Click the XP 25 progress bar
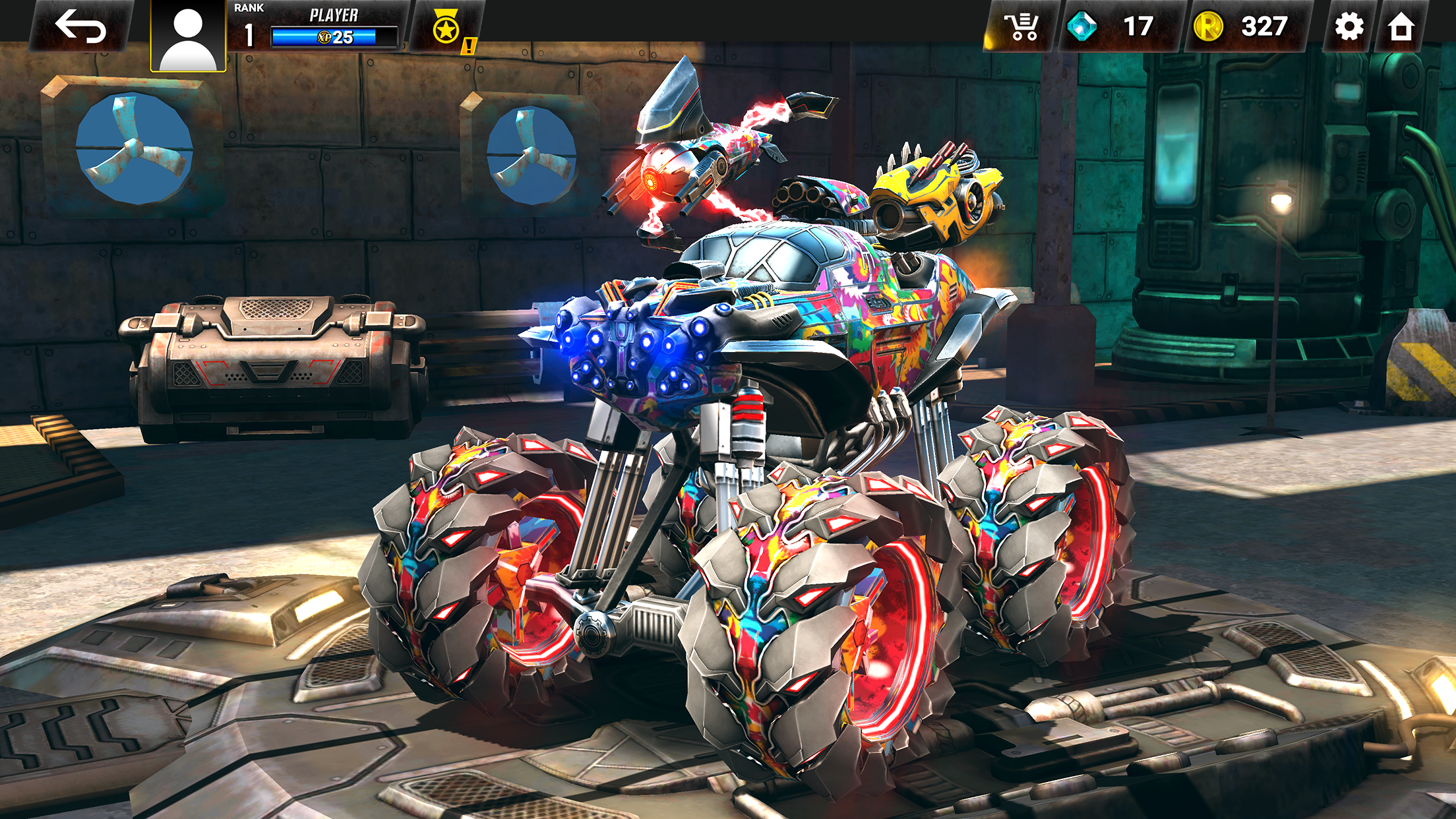The height and width of the screenshot is (819, 1456). coord(332,37)
